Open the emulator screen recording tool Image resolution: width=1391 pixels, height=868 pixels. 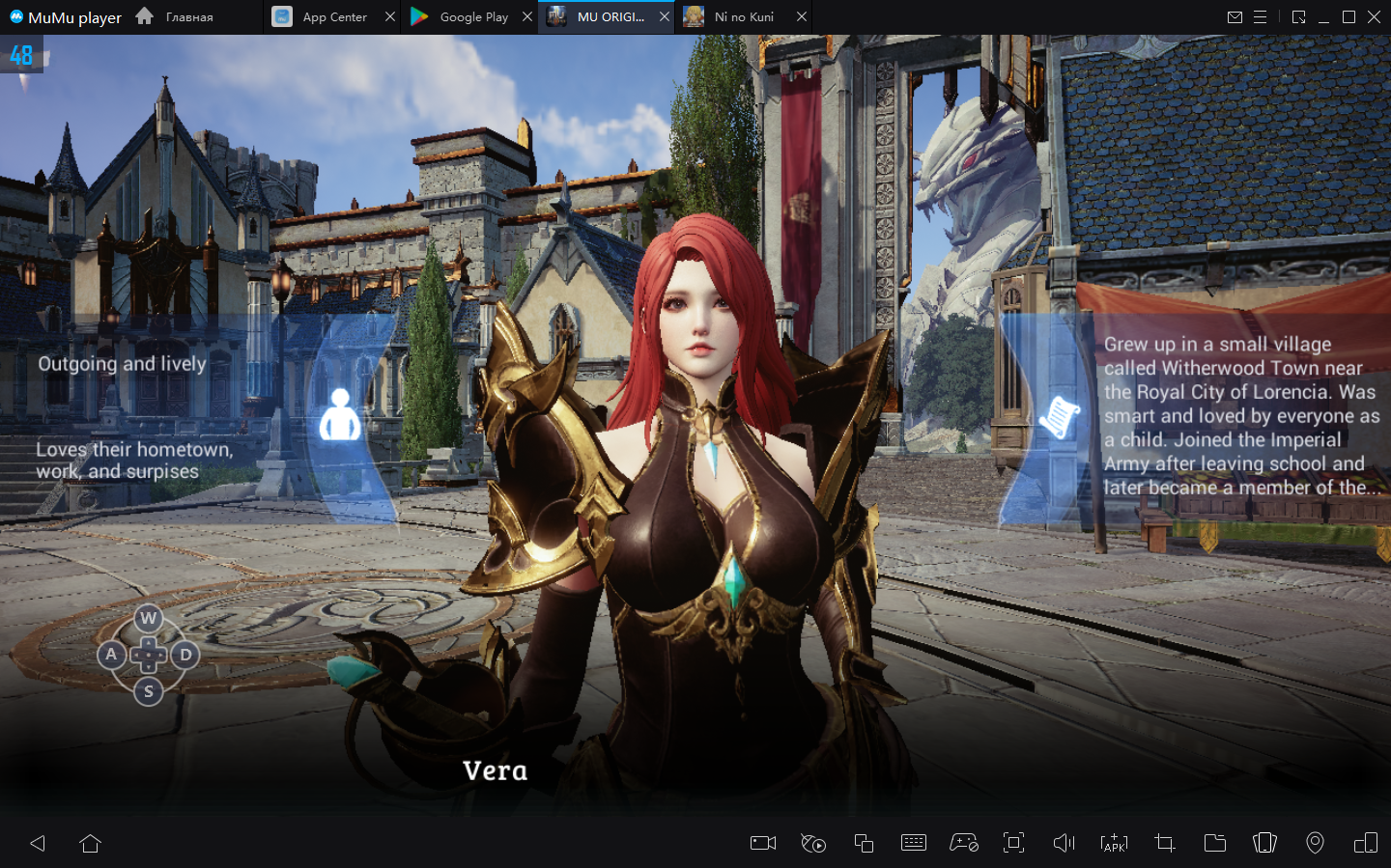click(763, 843)
